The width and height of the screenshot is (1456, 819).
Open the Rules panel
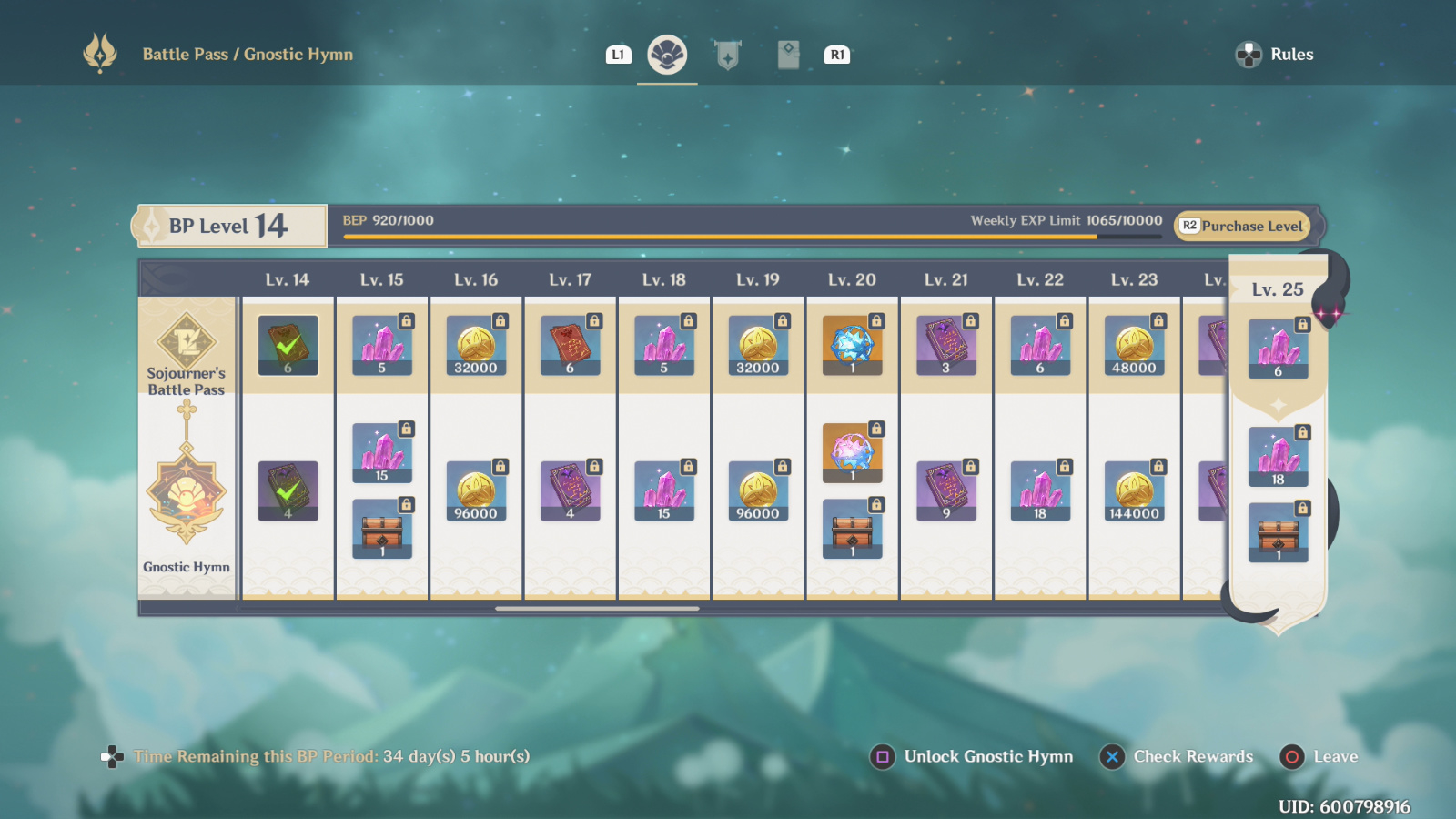coord(1276,54)
